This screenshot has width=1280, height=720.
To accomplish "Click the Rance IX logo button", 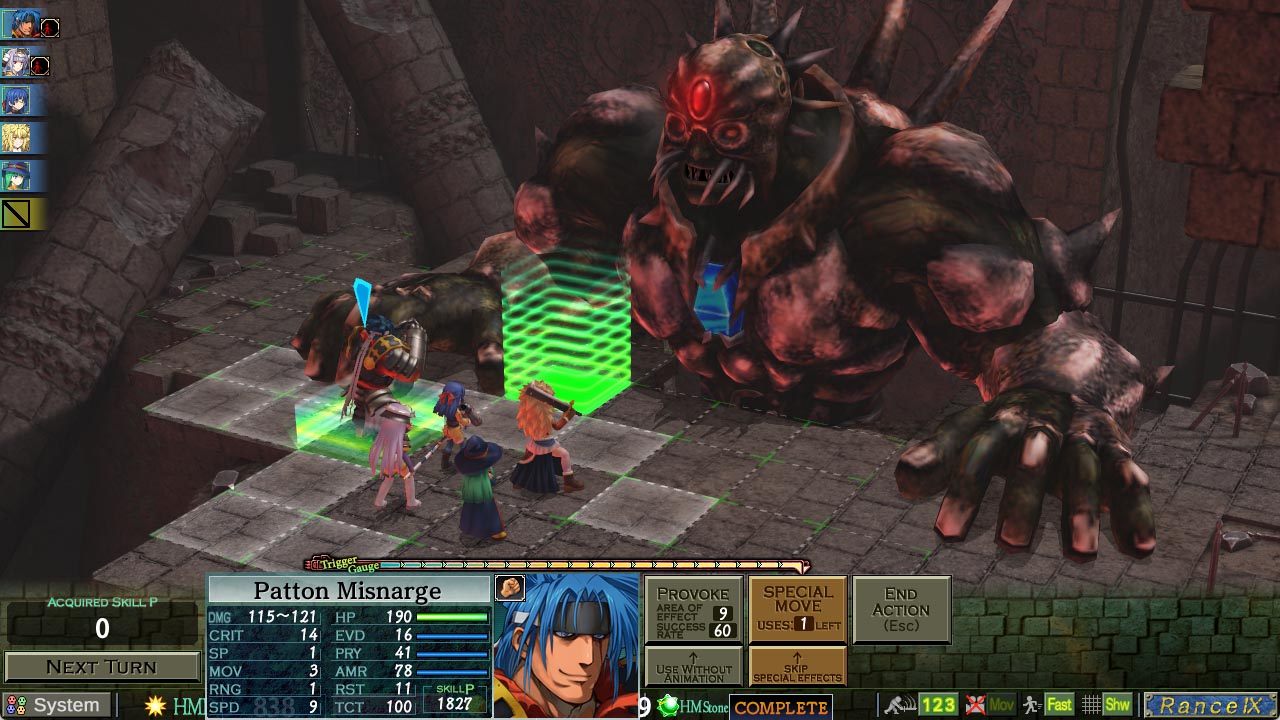I will [x=1210, y=706].
